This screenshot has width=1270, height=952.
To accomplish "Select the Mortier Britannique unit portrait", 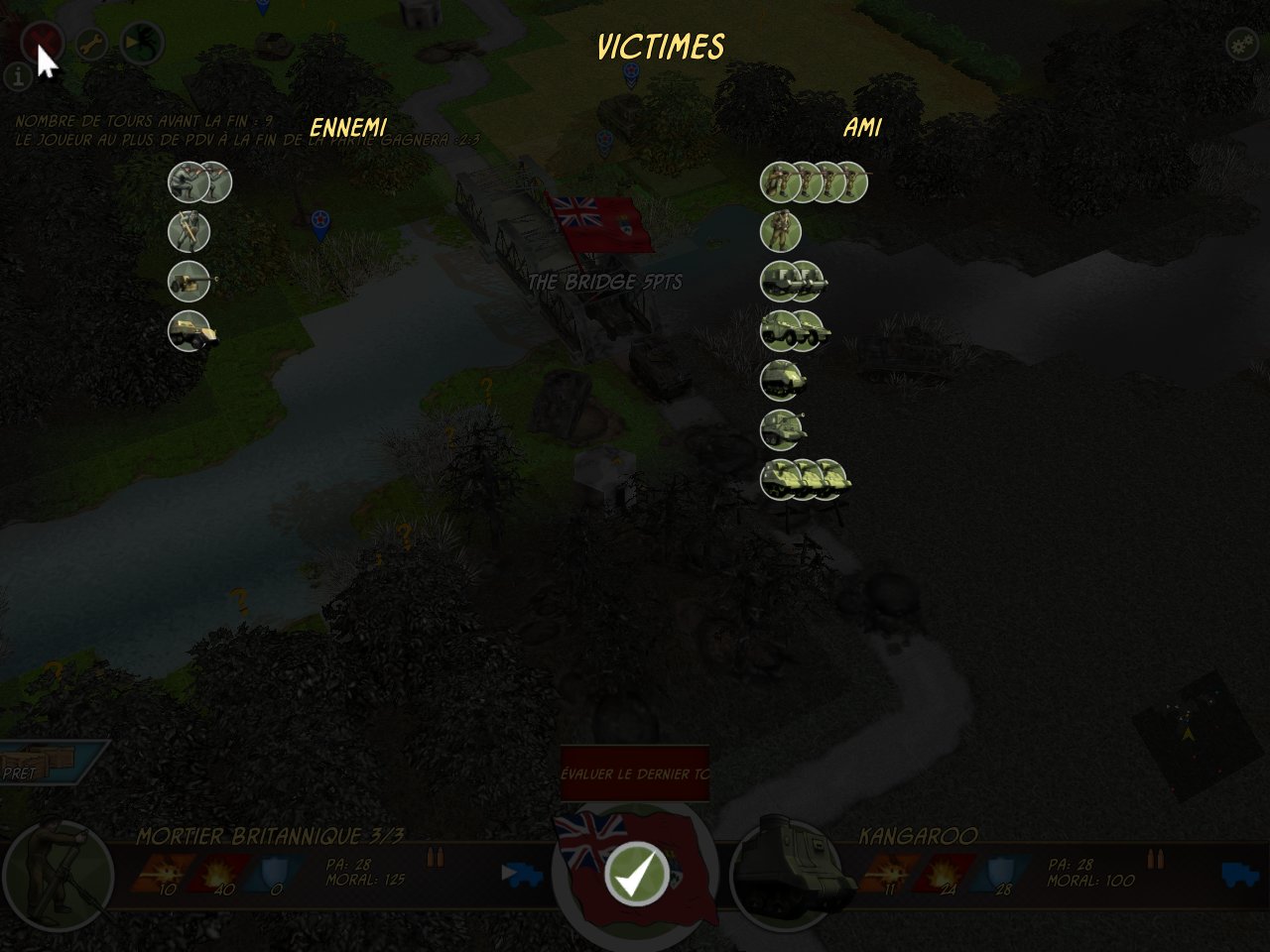I will coord(58,873).
